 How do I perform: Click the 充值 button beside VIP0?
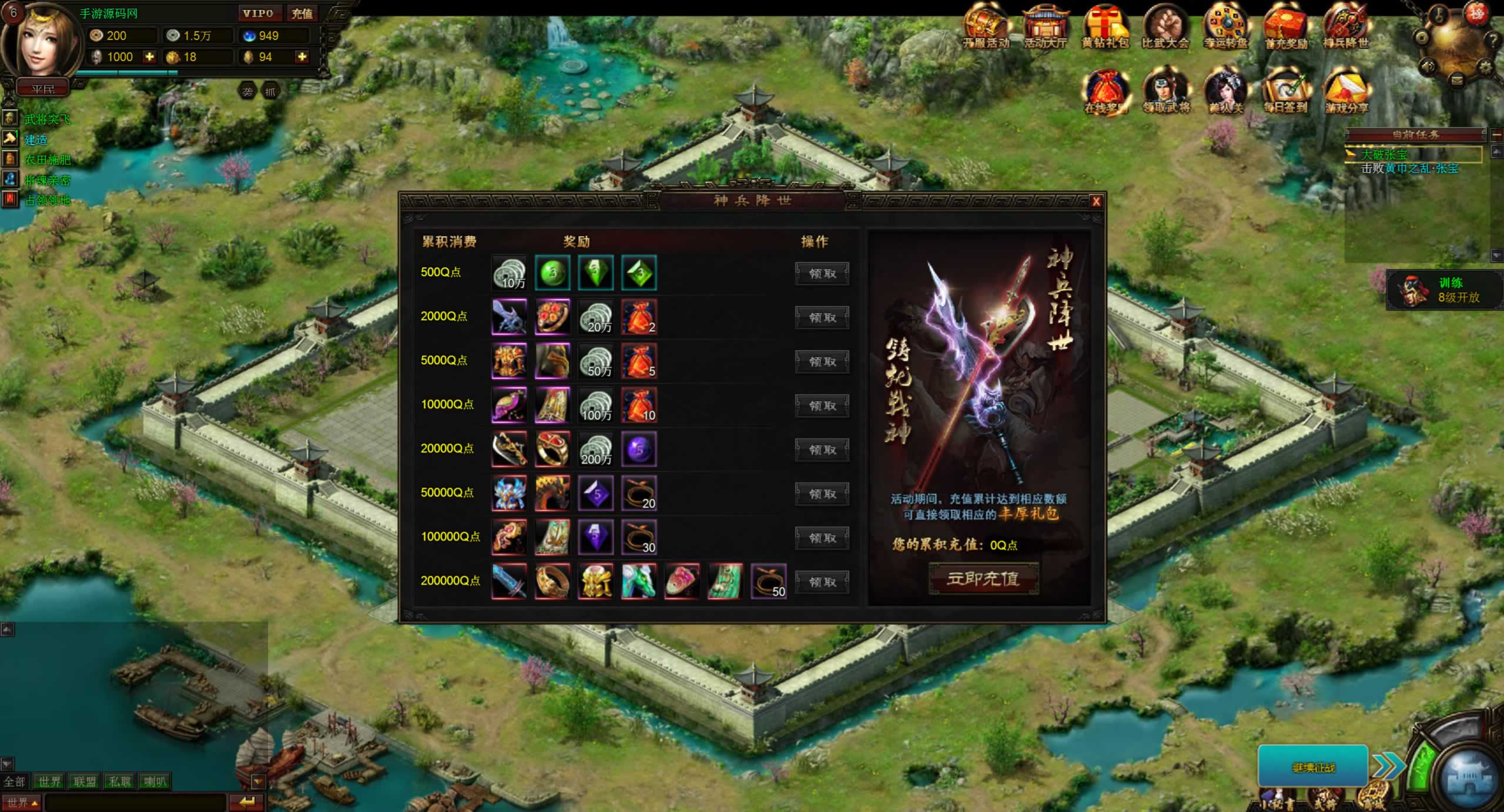302,14
